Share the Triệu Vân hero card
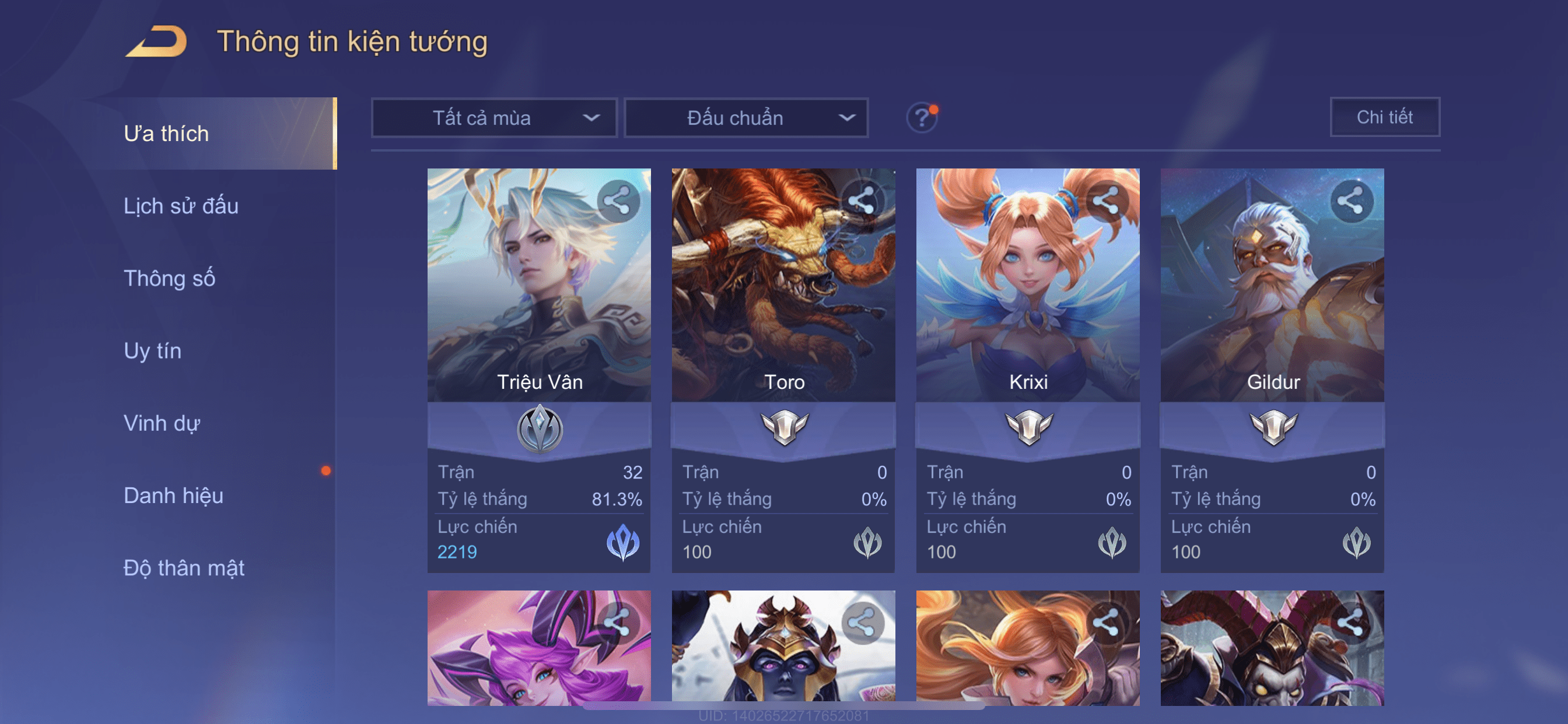 (618, 201)
